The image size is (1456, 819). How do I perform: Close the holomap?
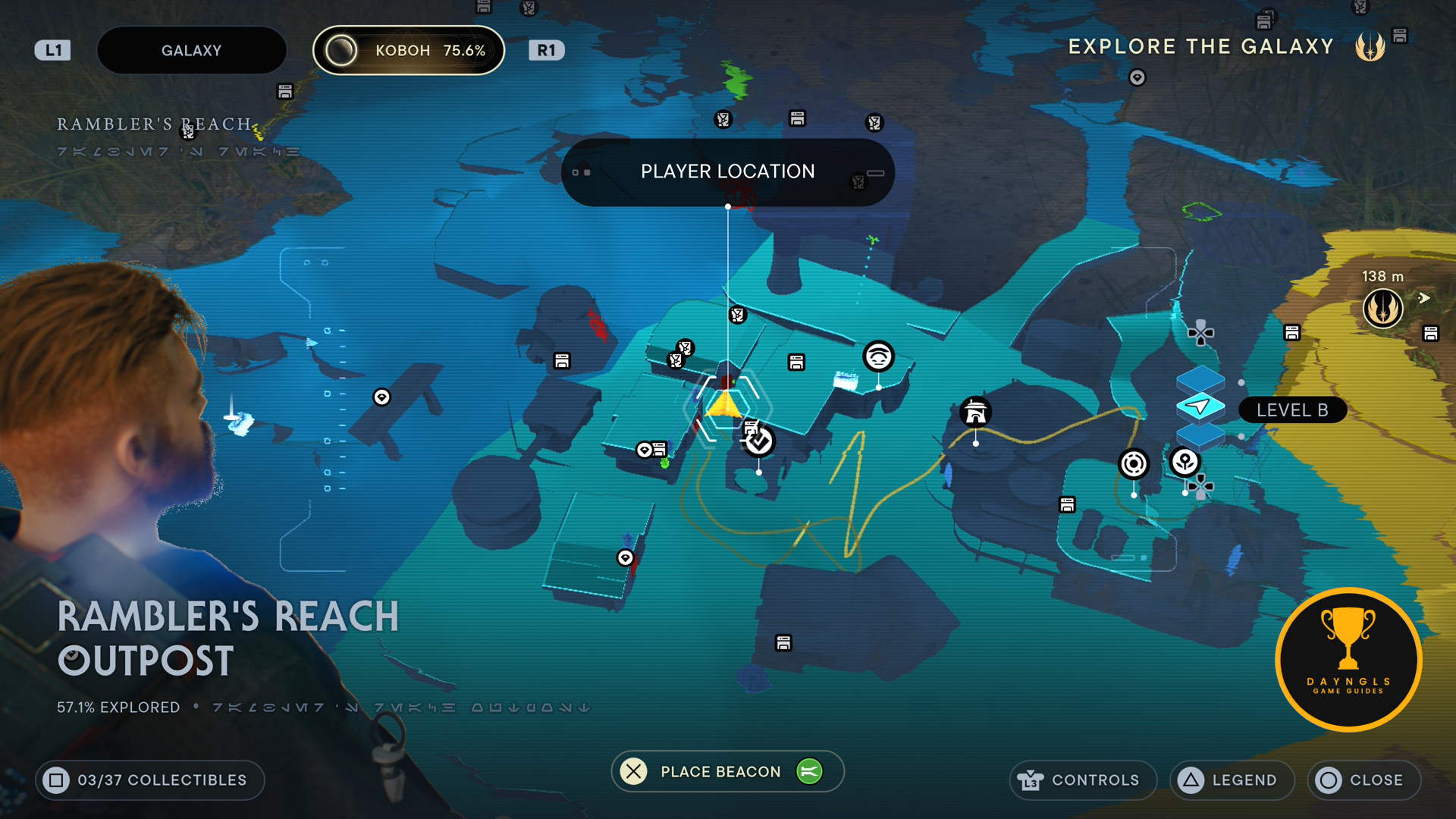coord(1363,780)
